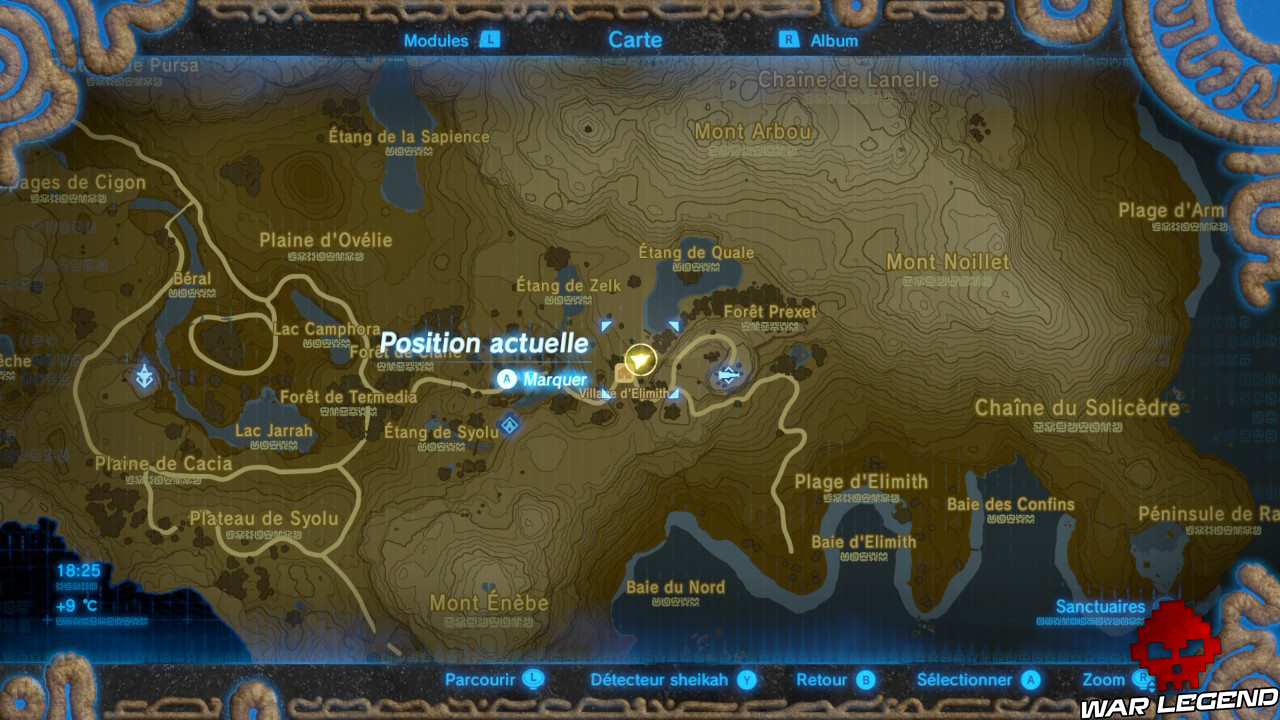Click the Sanctuaires counter label

point(1100,607)
